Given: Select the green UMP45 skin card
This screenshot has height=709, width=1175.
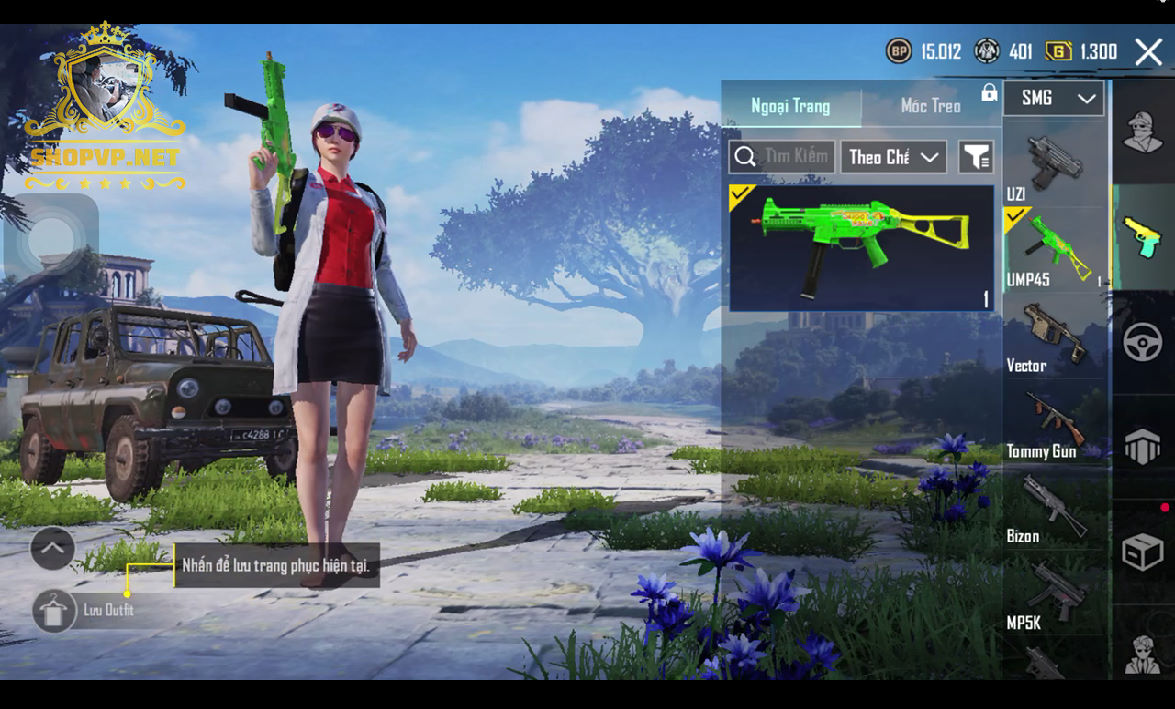Looking at the screenshot, I should [861, 247].
